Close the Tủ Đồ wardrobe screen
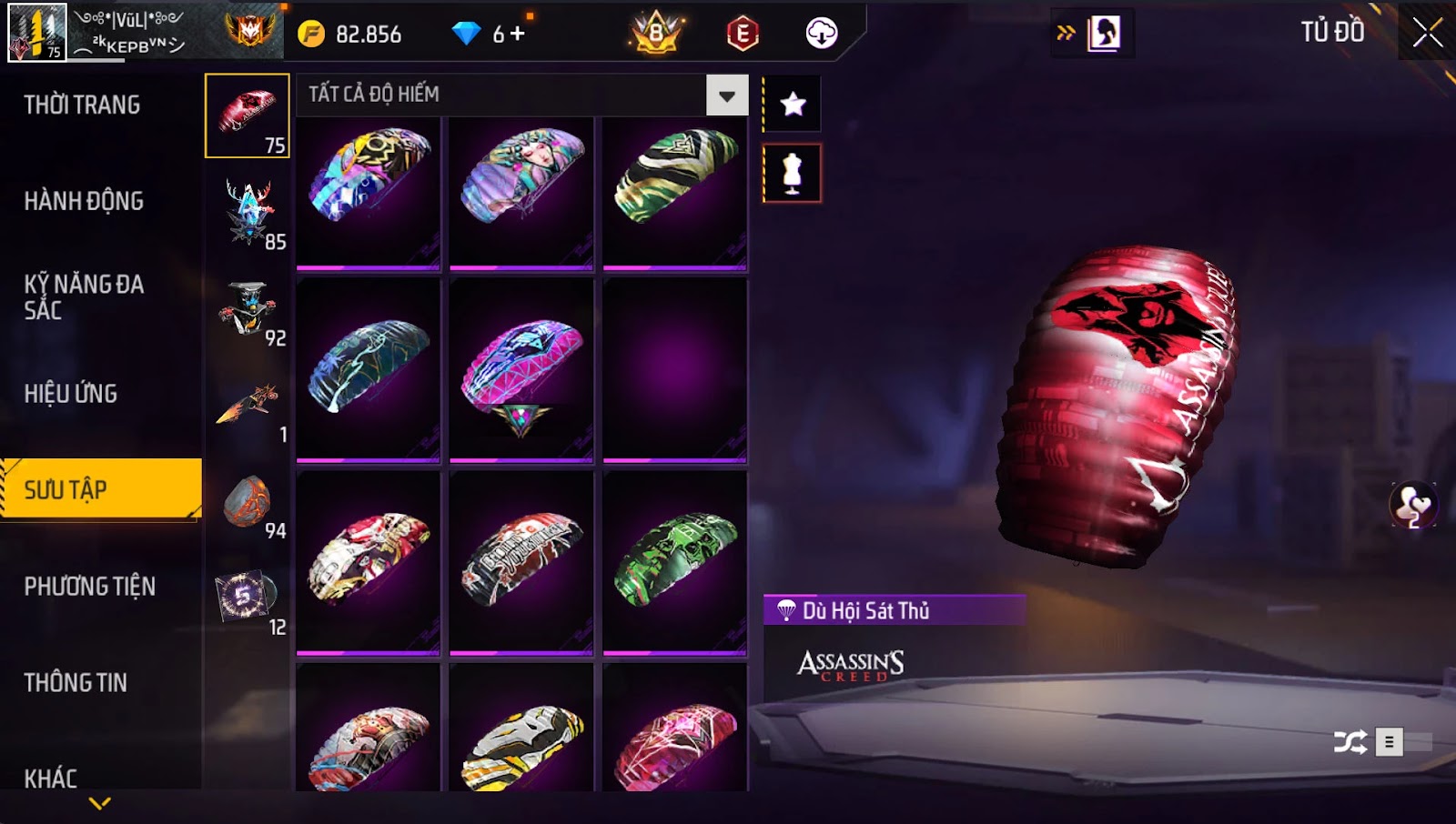This screenshot has height=824, width=1456. (x=1427, y=33)
